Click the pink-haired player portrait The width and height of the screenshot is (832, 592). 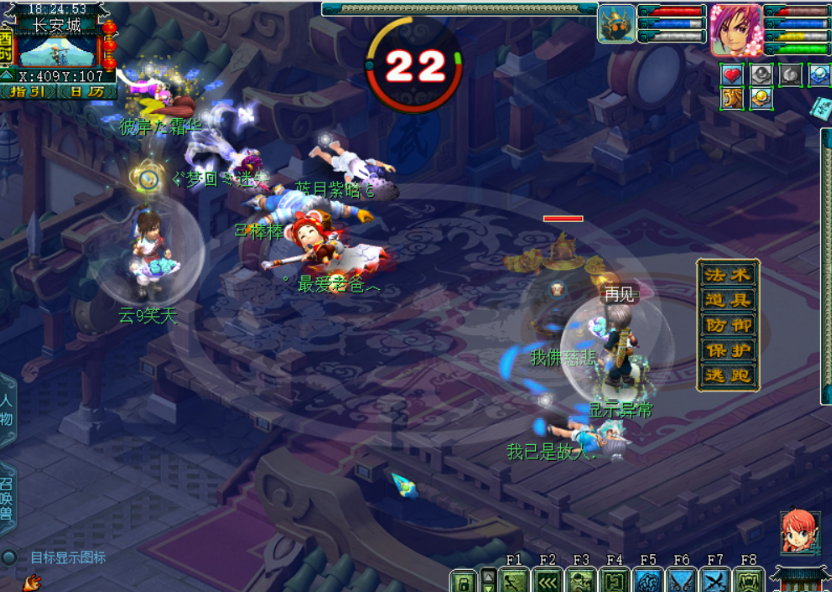[x=736, y=30]
